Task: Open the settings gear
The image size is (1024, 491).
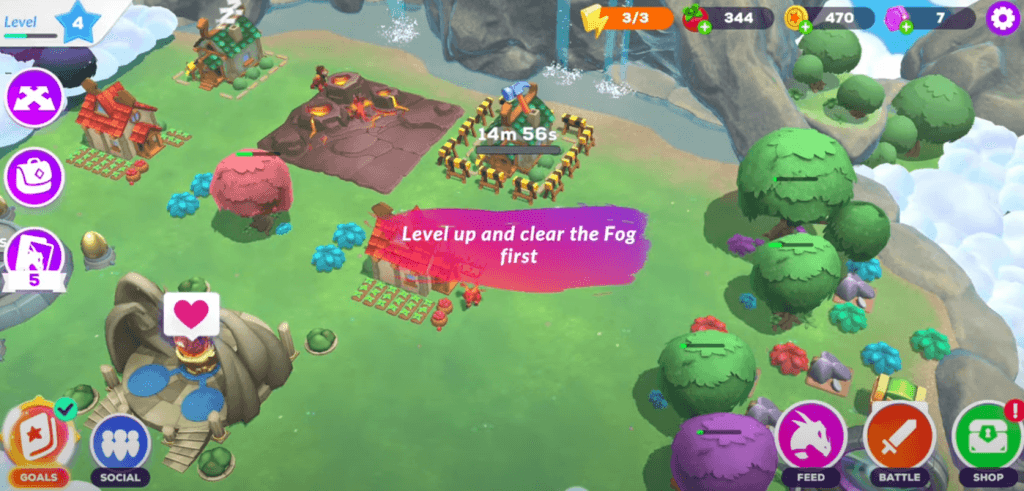Action: click(x=998, y=18)
